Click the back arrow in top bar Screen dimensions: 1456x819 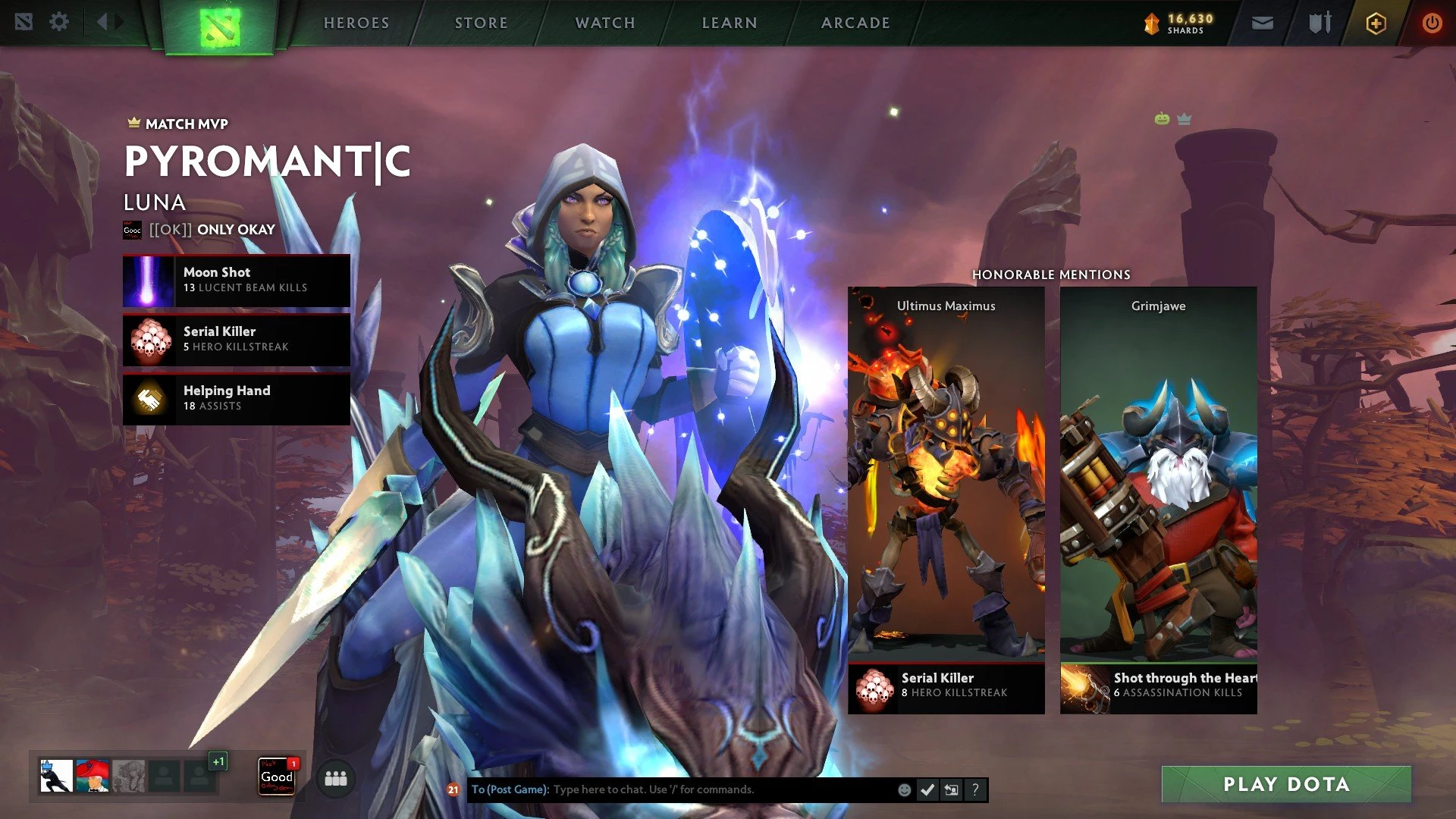click(x=102, y=22)
